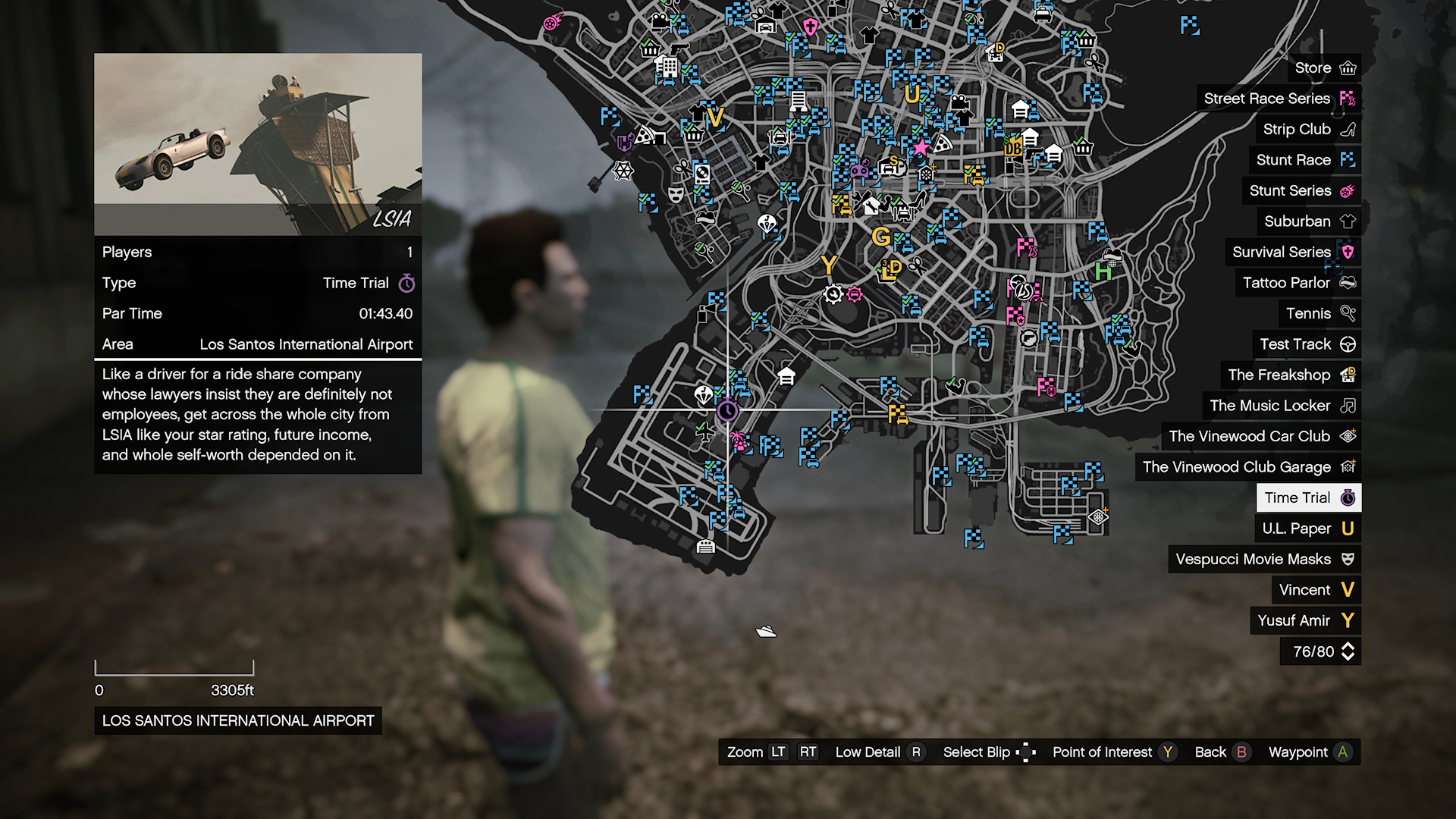Select the highlighted Time Trial entry
The width and height of the screenshot is (1456, 819).
click(1308, 498)
